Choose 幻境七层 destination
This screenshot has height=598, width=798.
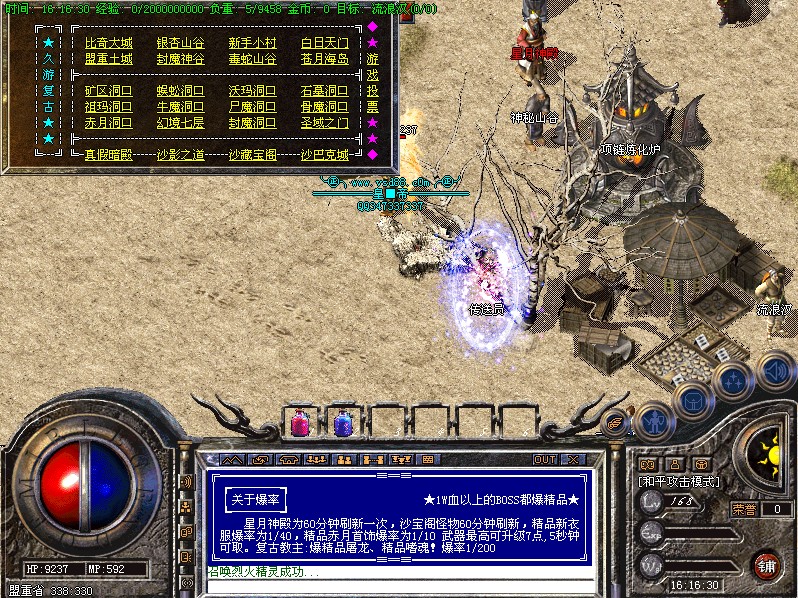tap(180, 123)
